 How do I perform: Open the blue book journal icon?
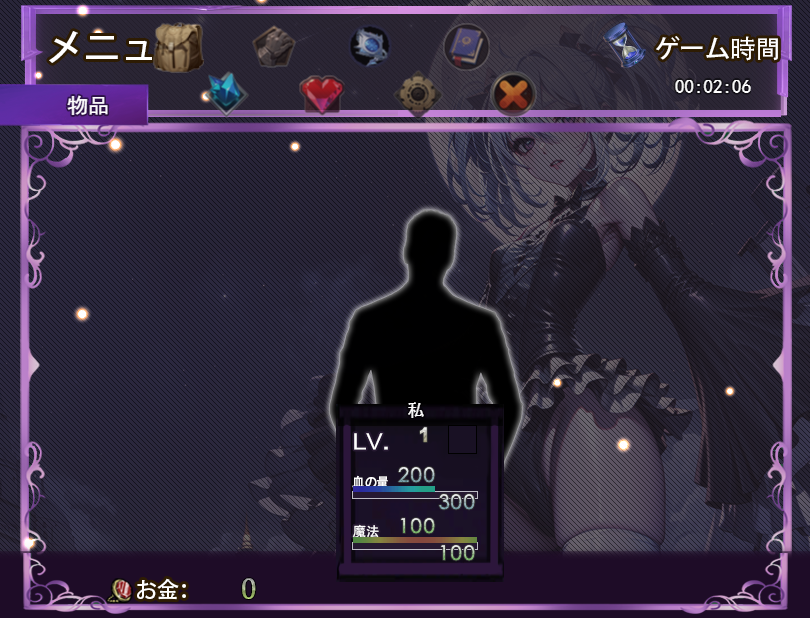point(466,46)
